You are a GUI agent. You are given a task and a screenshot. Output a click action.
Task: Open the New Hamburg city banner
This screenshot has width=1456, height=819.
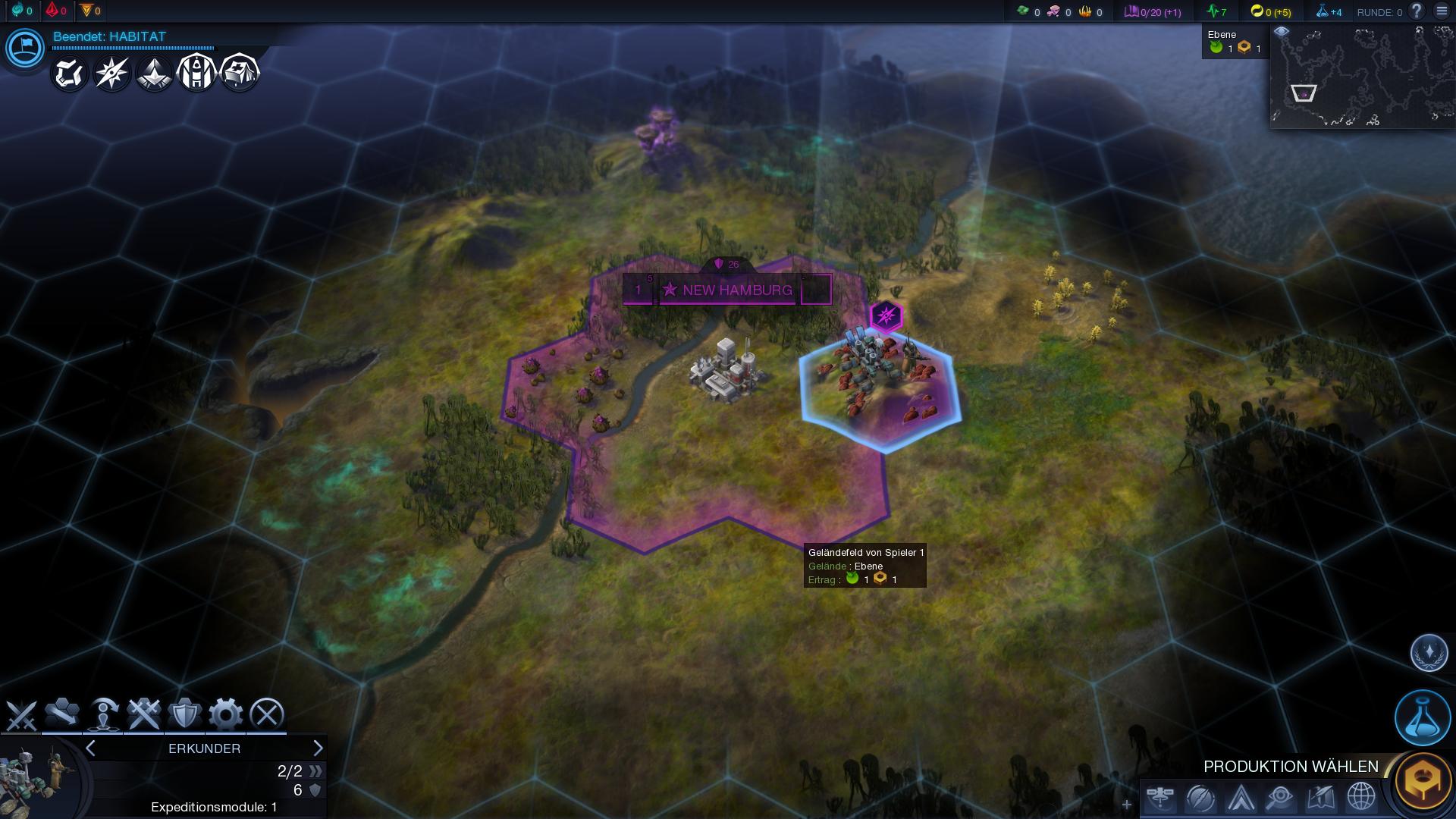click(726, 290)
